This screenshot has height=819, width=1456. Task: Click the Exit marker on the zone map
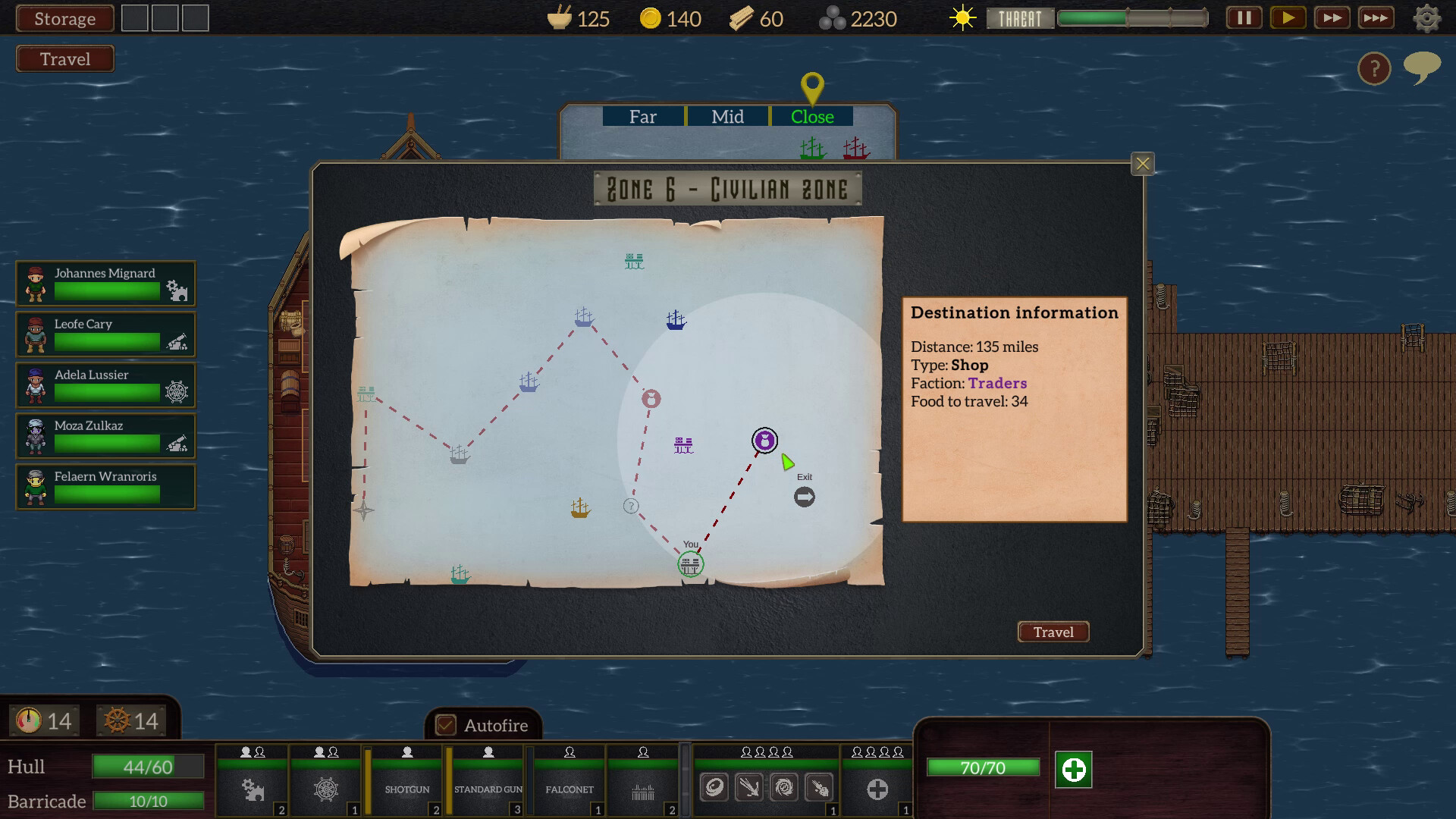[804, 496]
